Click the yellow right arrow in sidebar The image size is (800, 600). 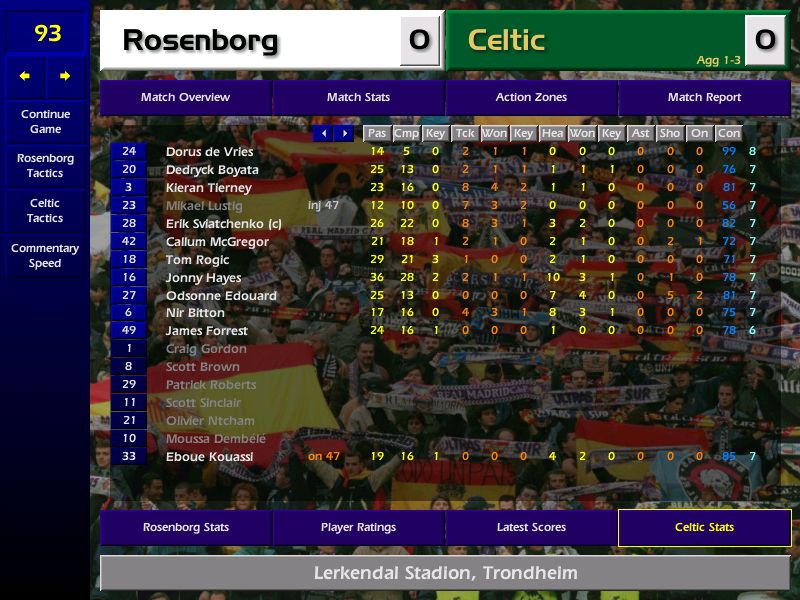65,76
